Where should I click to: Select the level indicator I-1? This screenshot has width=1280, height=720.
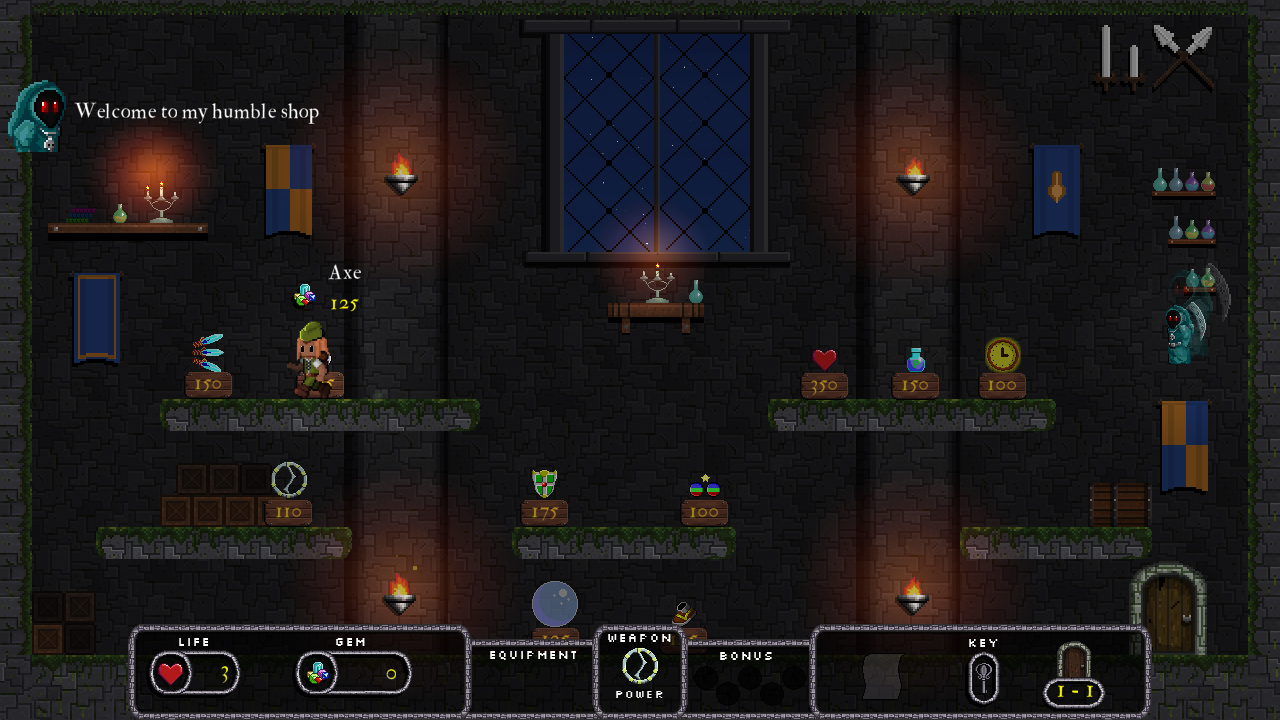click(x=1073, y=692)
